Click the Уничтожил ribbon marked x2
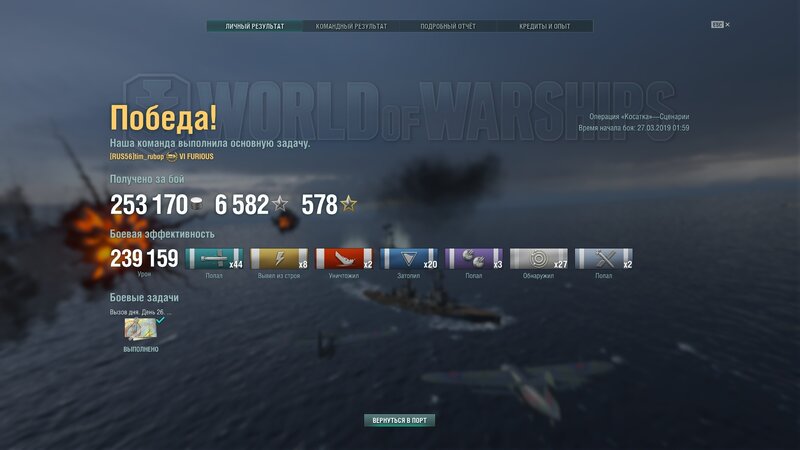800x450 pixels. click(x=344, y=259)
